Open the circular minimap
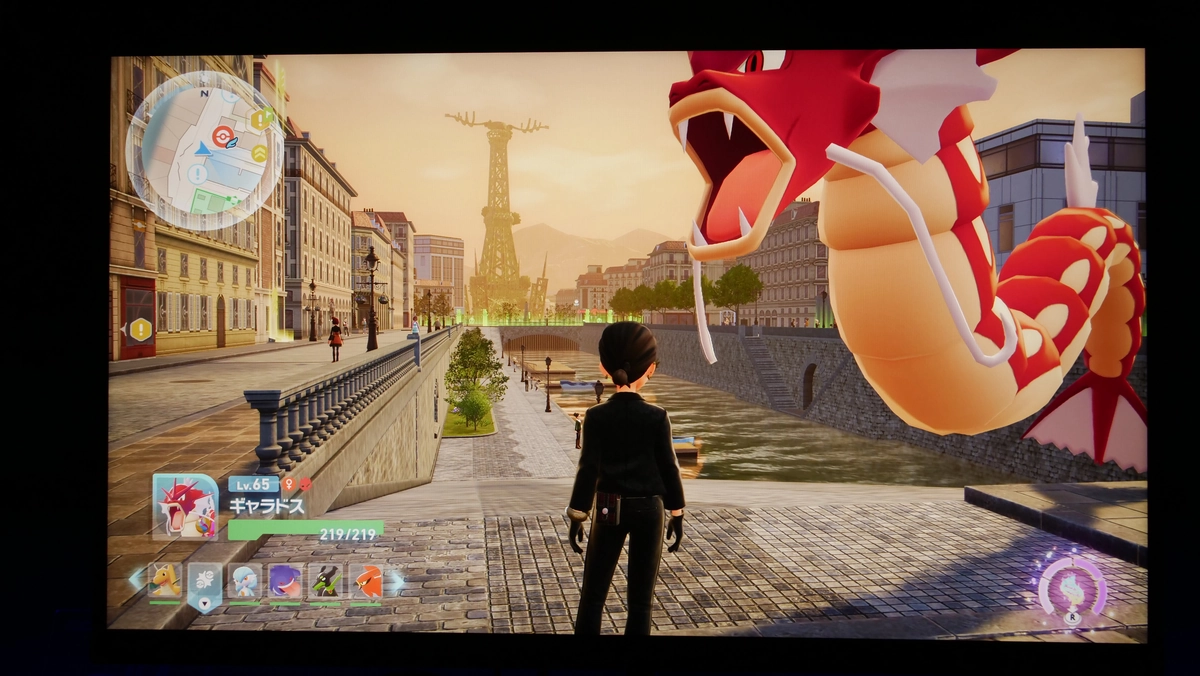1200x676 pixels. [204, 151]
